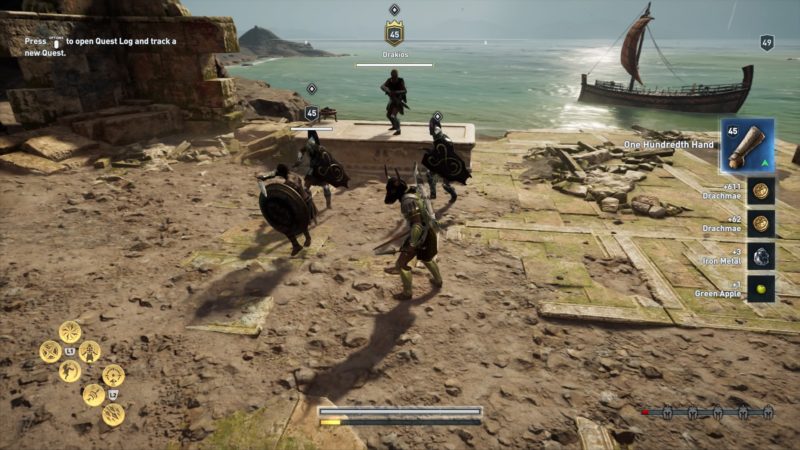Click the +62 Drachmae coin icon
Image resolution: width=800 pixels, height=450 pixels.
(761, 224)
